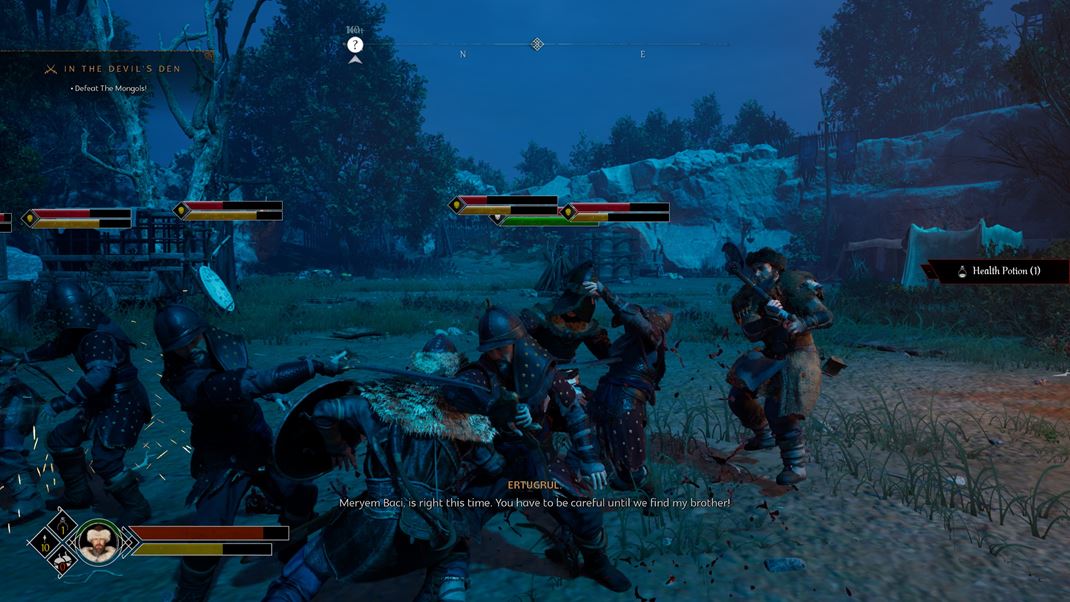Viewport: 1070px width, 602px height.
Task: Select the bomb item slot showing 0
Action: 62,561
